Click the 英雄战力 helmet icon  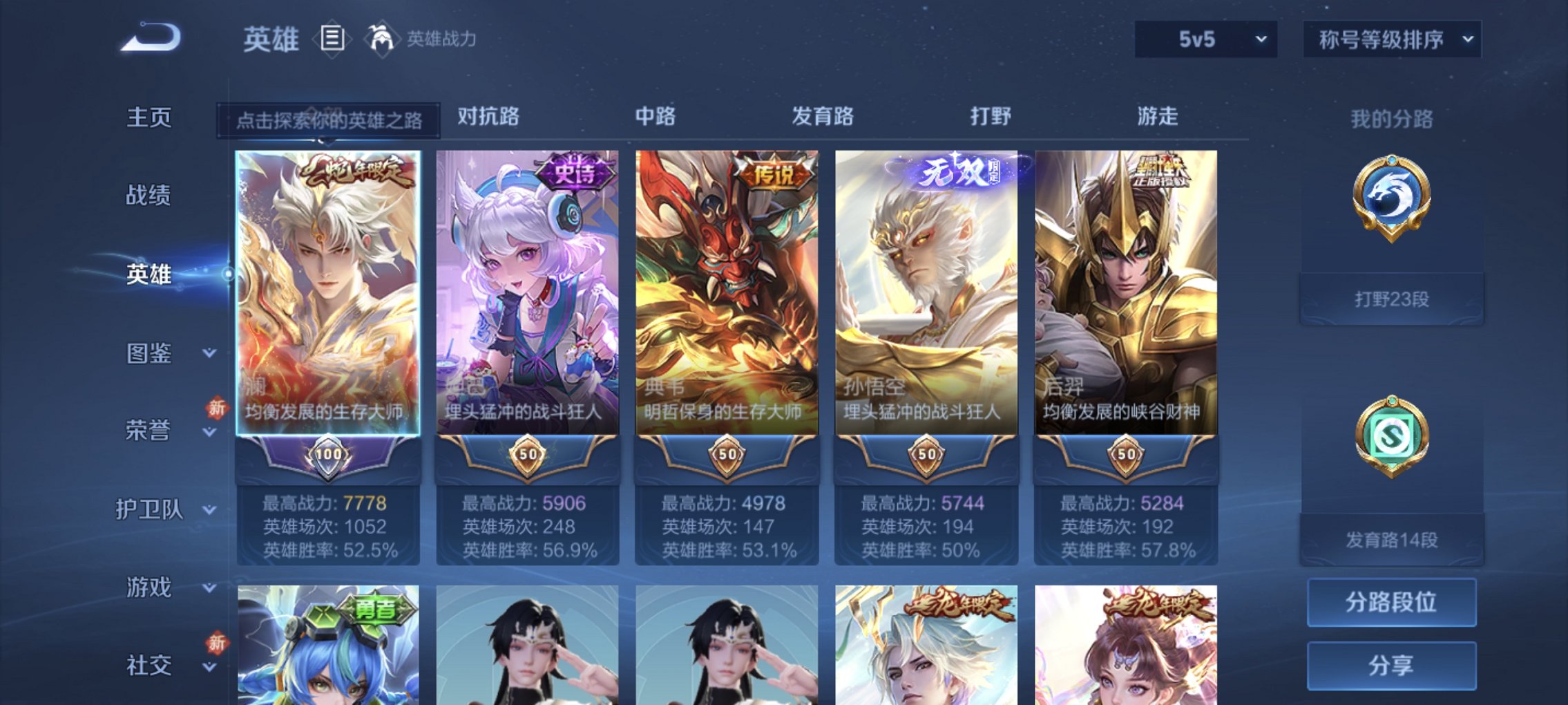coord(381,38)
